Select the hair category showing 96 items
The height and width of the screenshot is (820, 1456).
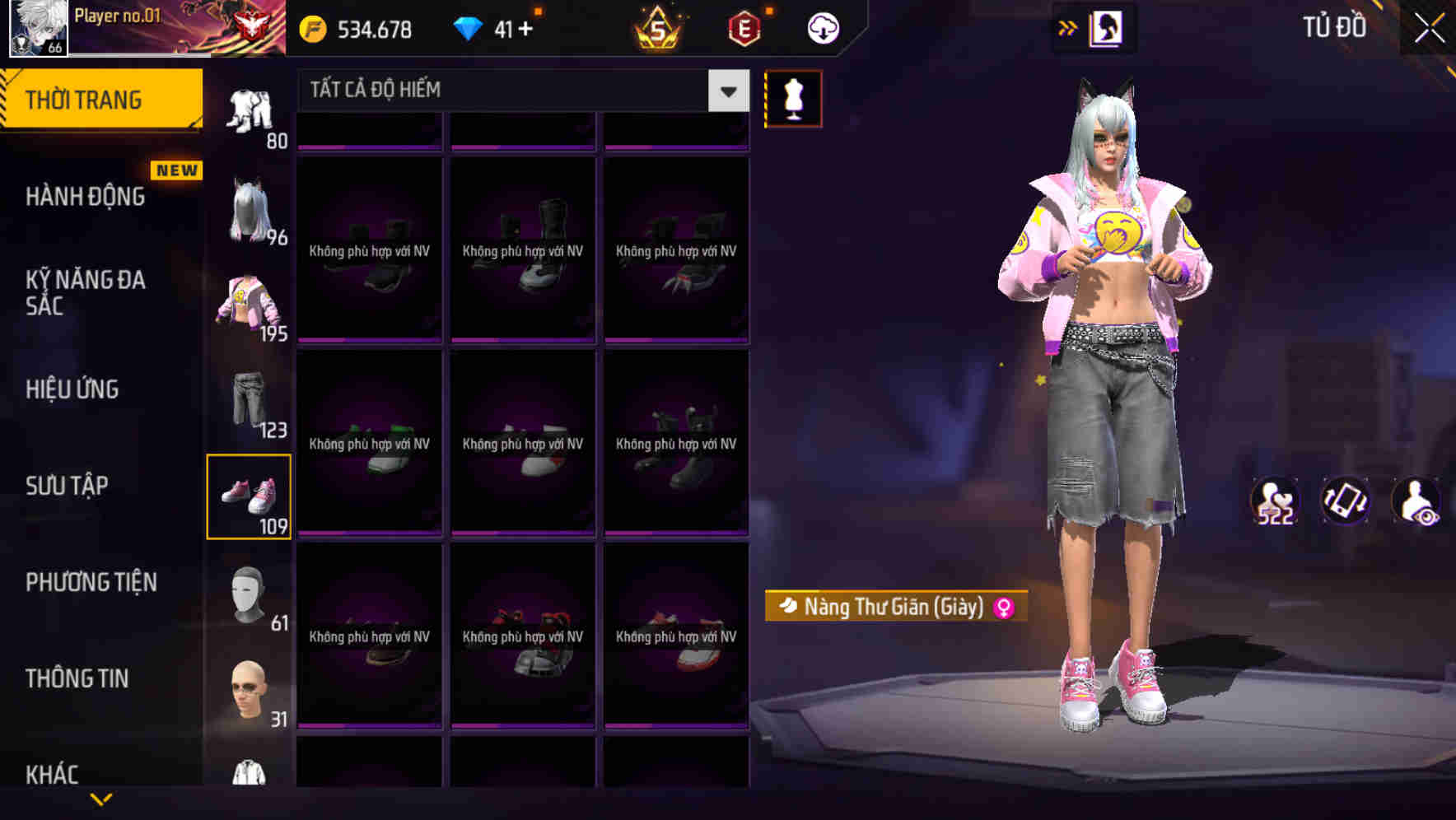tap(250, 210)
